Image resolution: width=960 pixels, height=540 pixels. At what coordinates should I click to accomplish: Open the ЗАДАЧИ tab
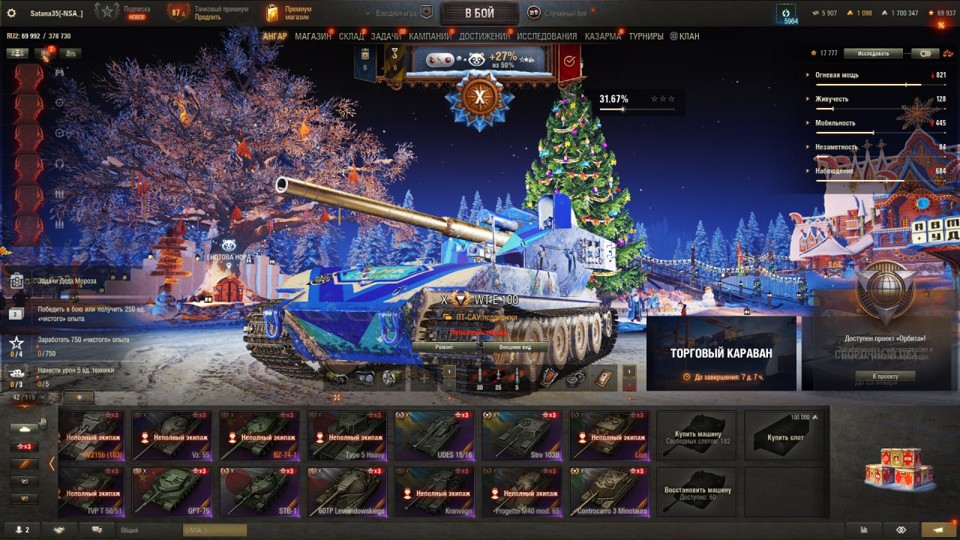pyautogui.click(x=386, y=37)
